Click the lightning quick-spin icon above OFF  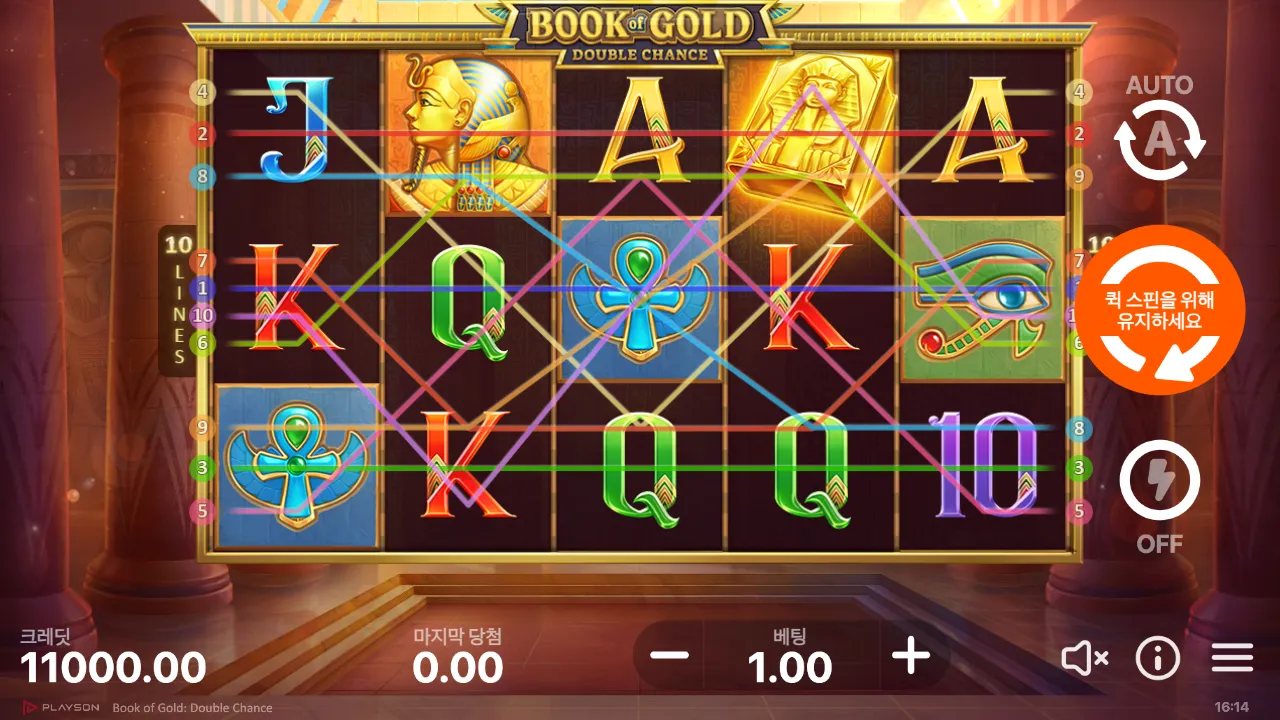click(x=1160, y=482)
